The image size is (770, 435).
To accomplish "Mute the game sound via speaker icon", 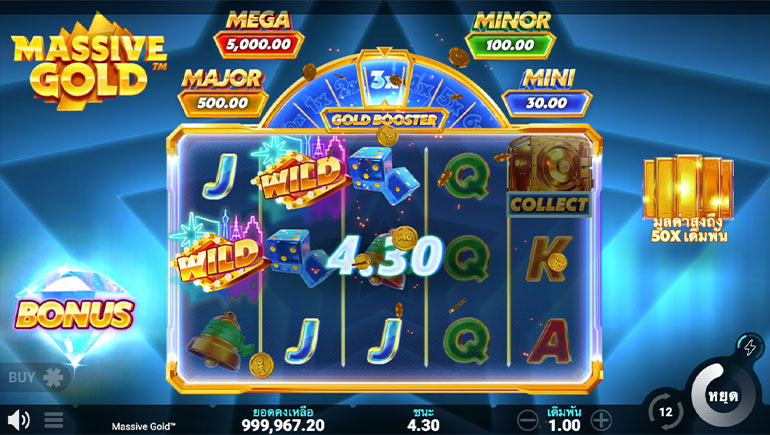I will (x=17, y=419).
